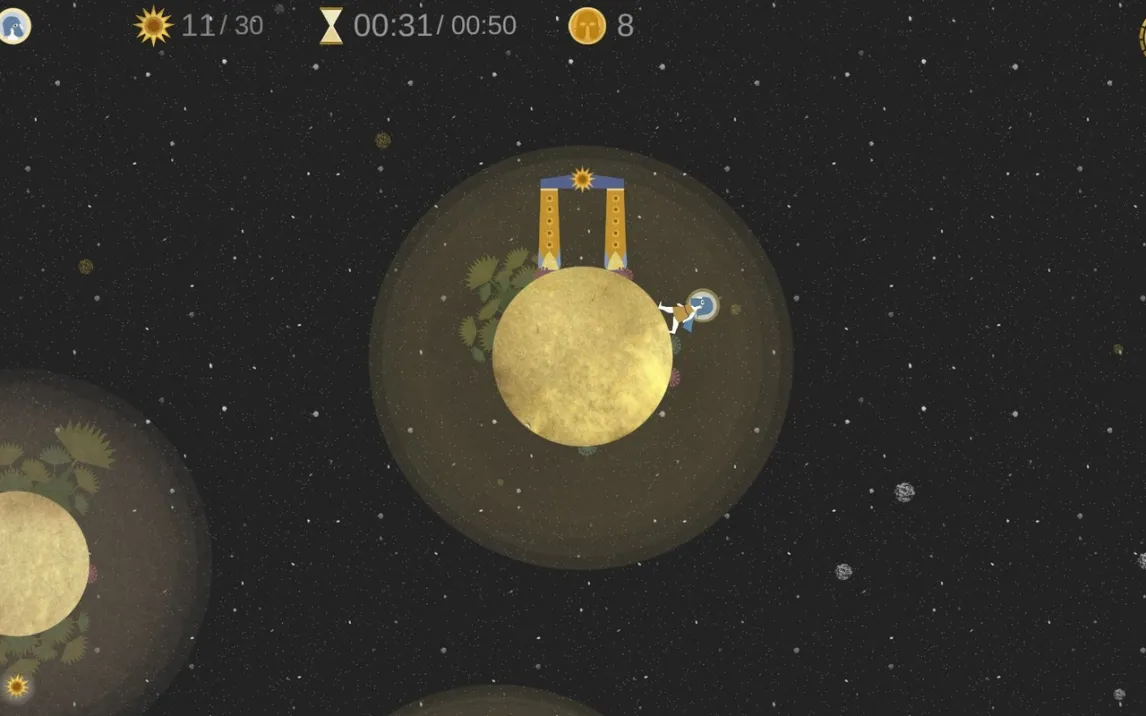Image resolution: width=1146 pixels, height=716 pixels.
Task: Click the blue character portrait icon
Action: pos(13,26)
